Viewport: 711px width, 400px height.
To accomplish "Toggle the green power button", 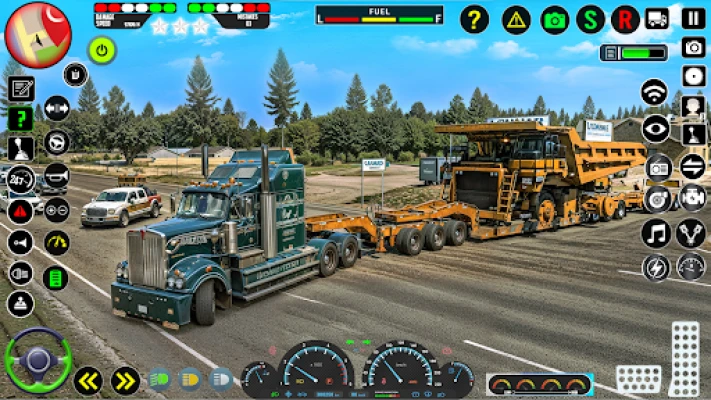I will point(102,49).
